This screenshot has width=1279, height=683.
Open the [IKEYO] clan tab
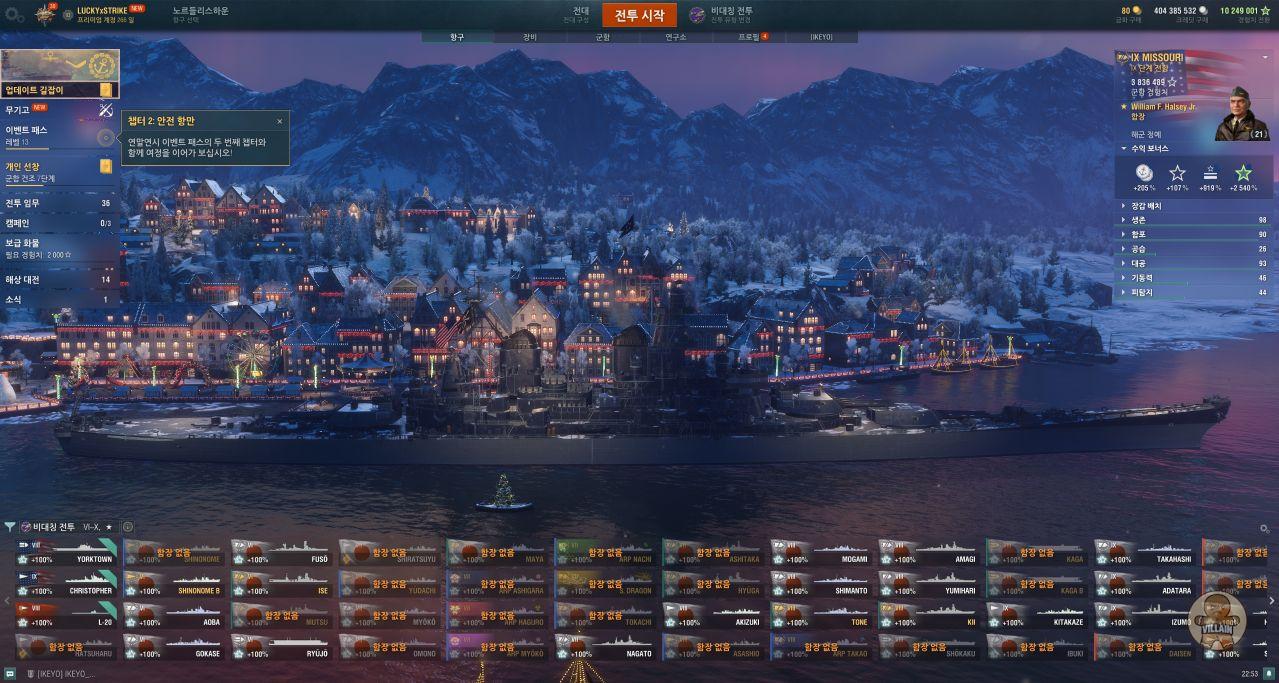tap(821, 37)
